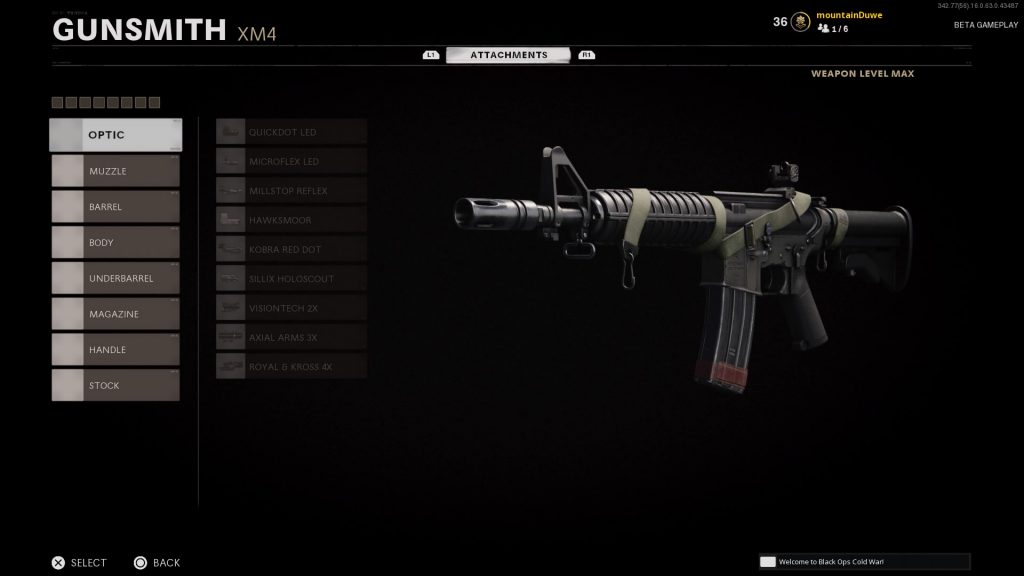Switch to the Attachments tab
This screenshot has width=1024, height=576.
click(x=509, y=55)
